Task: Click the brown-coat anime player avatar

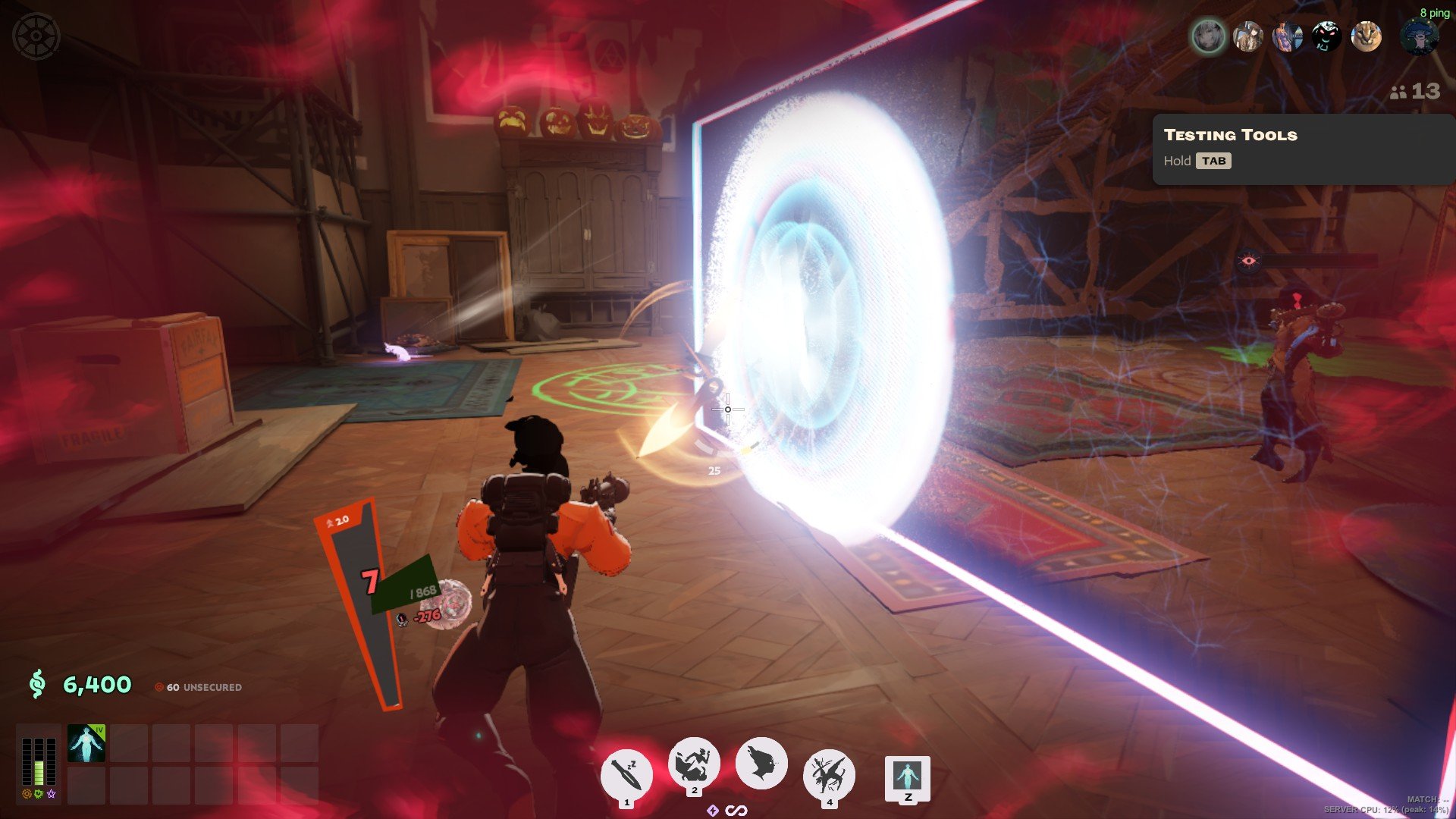Action: pyautogui.click(x=1247, y=36)
